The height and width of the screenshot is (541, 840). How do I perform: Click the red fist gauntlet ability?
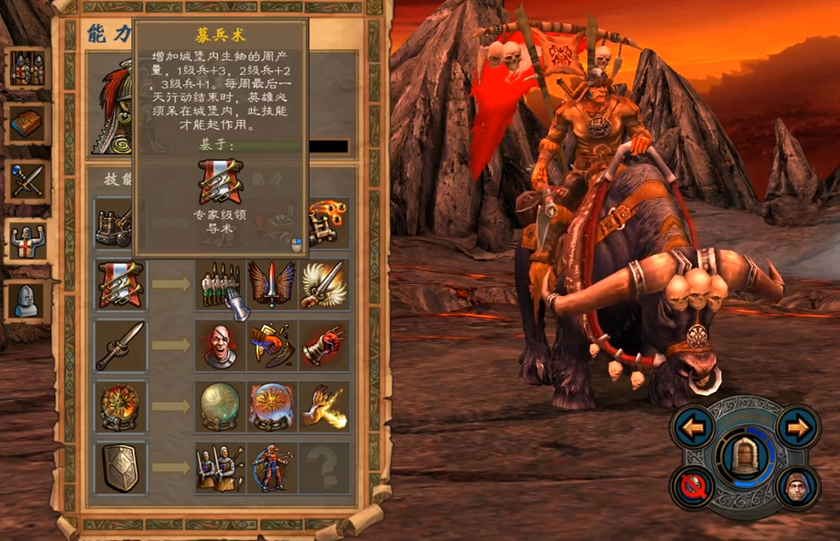[324, 346]
